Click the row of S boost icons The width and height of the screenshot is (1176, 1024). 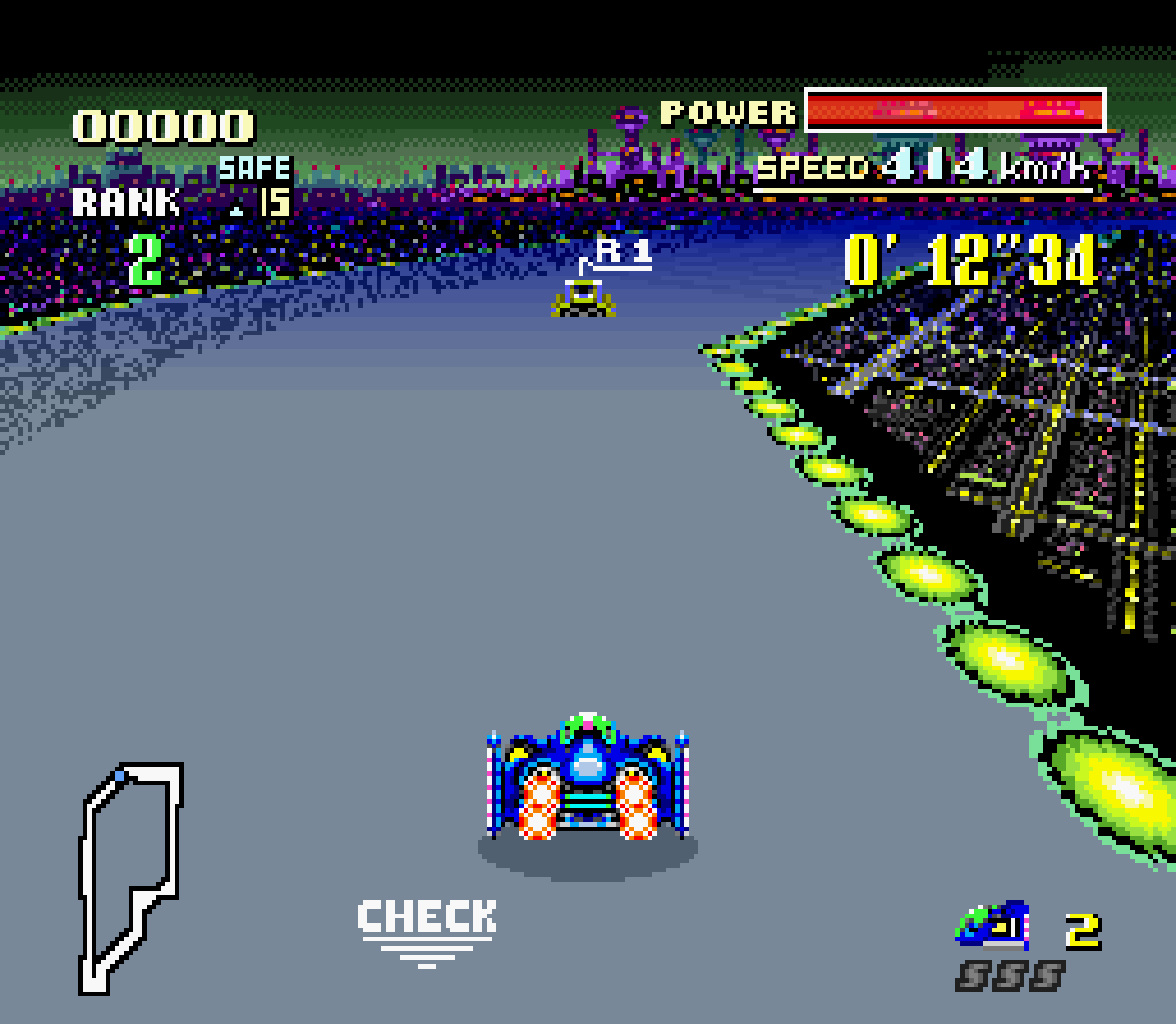pyautogui.click(x=1010, y=975)
